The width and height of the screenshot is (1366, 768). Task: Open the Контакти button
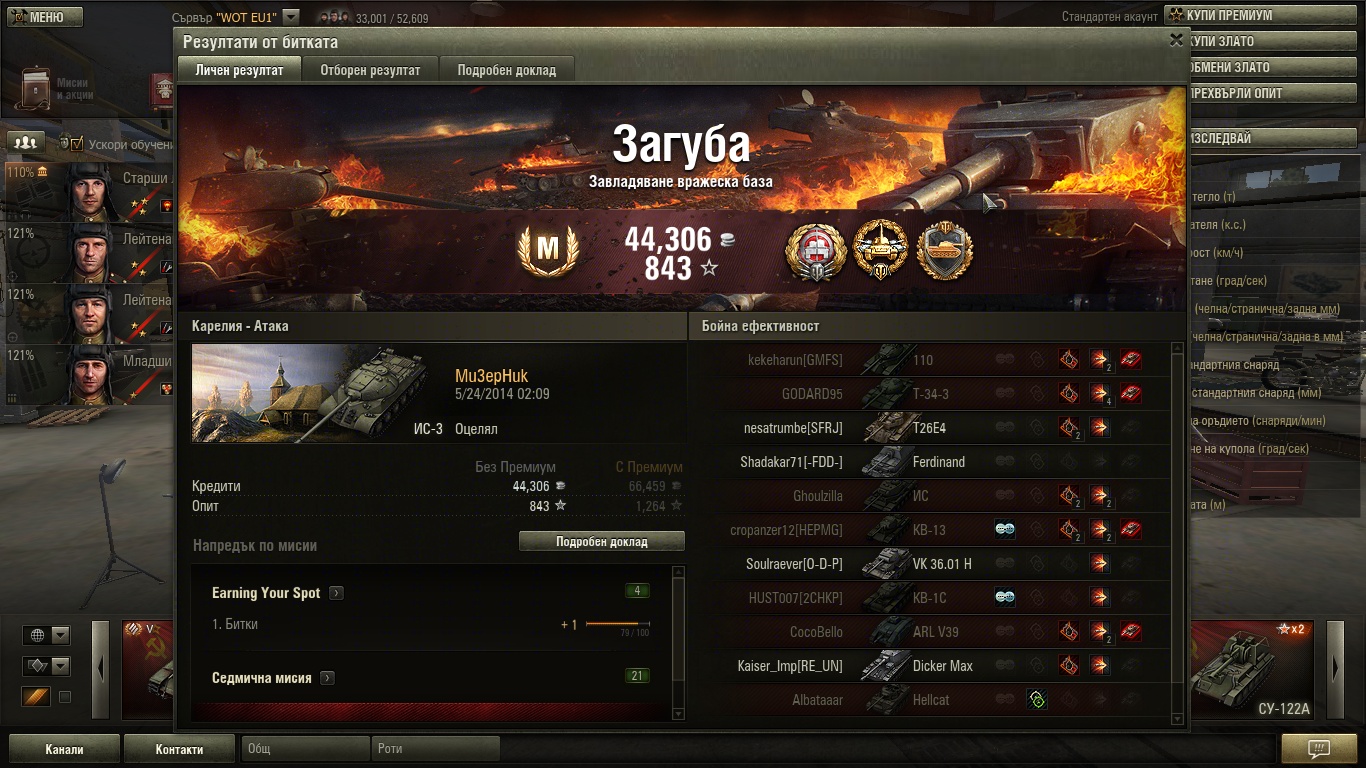[x=179, y=749]
